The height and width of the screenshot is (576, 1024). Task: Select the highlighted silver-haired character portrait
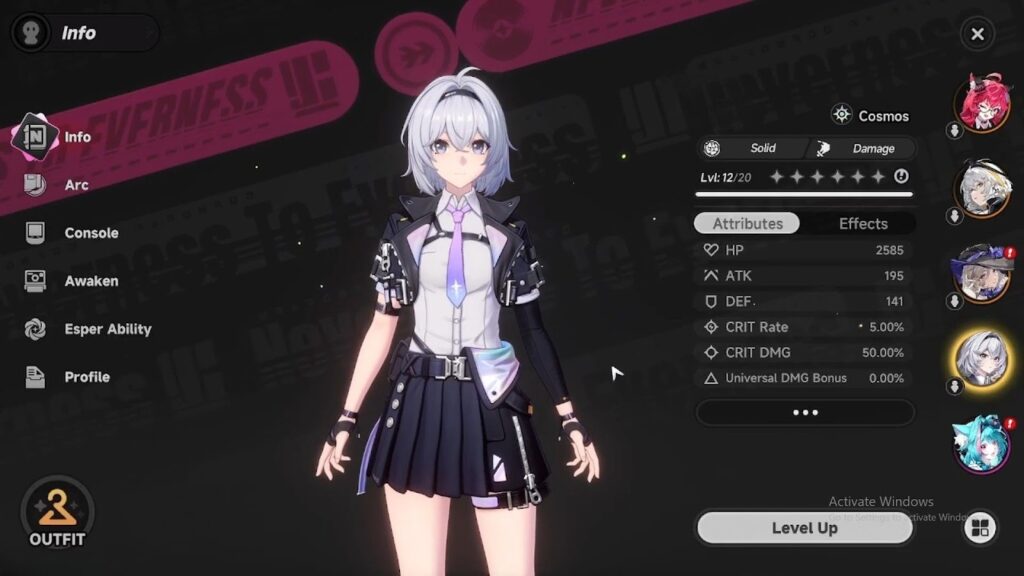pyautogui.click(x=983, y=357)
